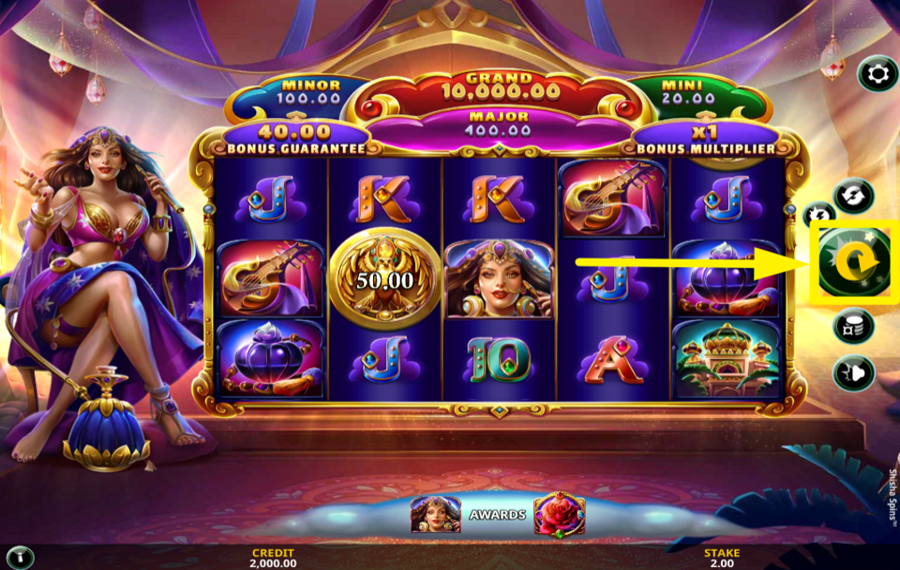
Task: Activate the autoplay circular arrows button
Action: 853,195
